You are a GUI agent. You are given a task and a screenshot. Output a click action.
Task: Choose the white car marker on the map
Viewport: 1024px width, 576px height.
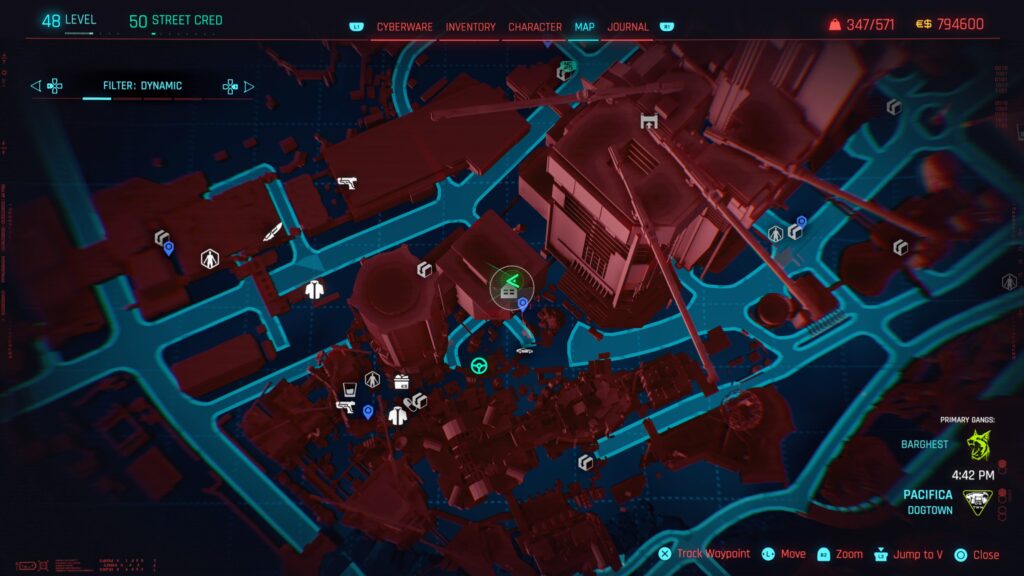tap(524, 351)
